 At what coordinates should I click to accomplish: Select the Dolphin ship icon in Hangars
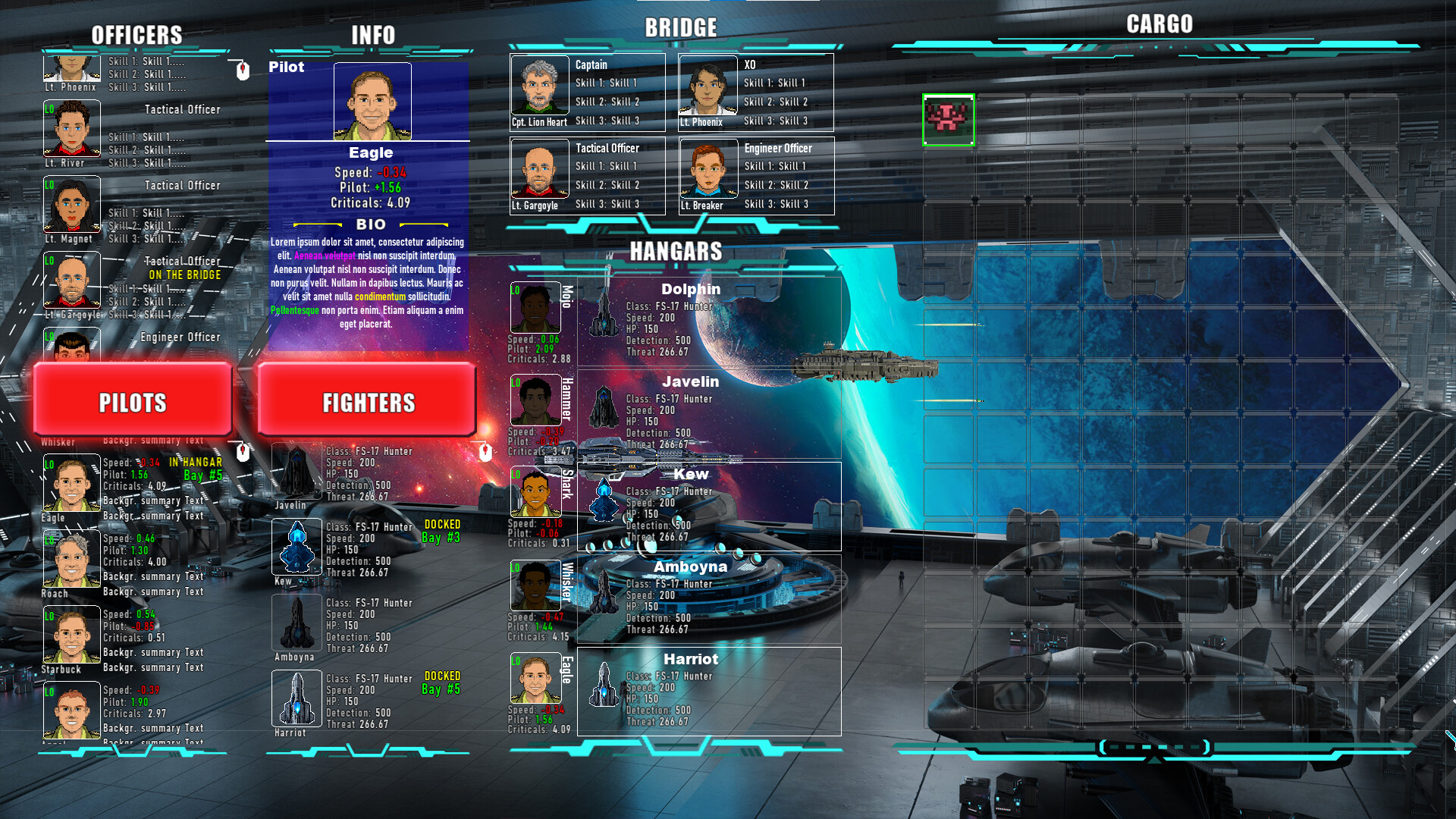(x=603, y=315)
